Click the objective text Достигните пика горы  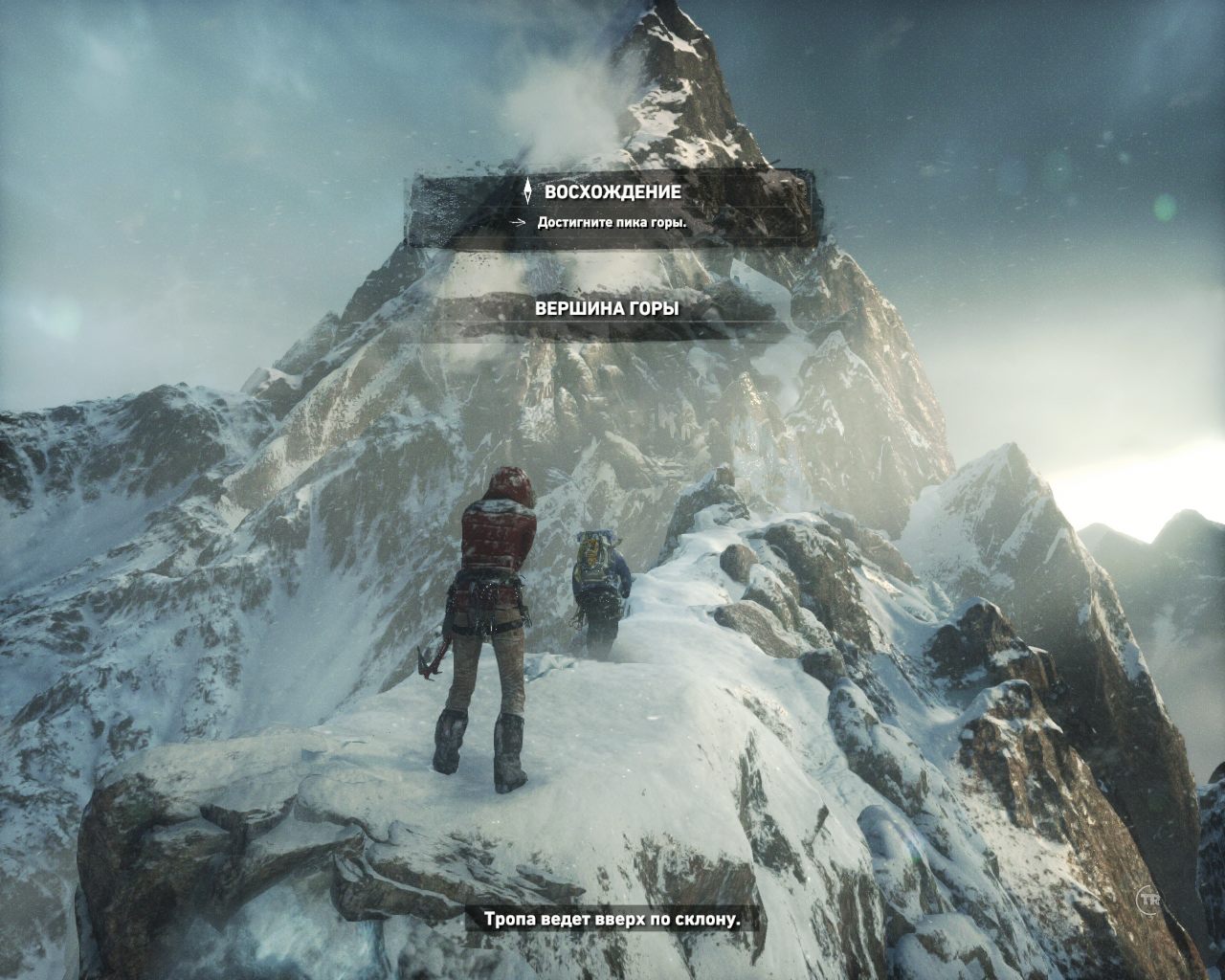611,221
